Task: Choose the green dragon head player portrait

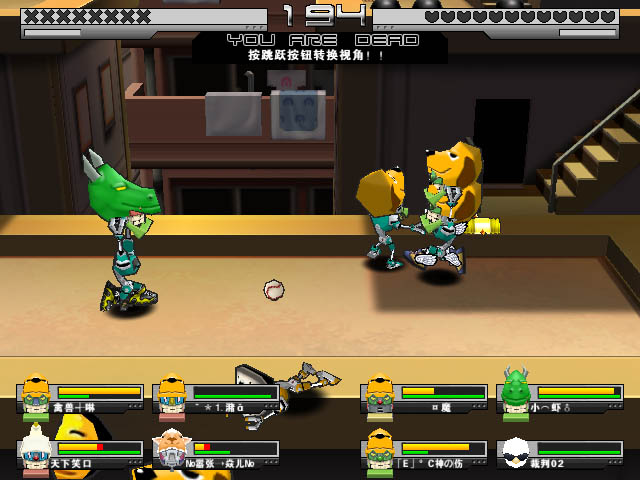Action: coord(516,394)
